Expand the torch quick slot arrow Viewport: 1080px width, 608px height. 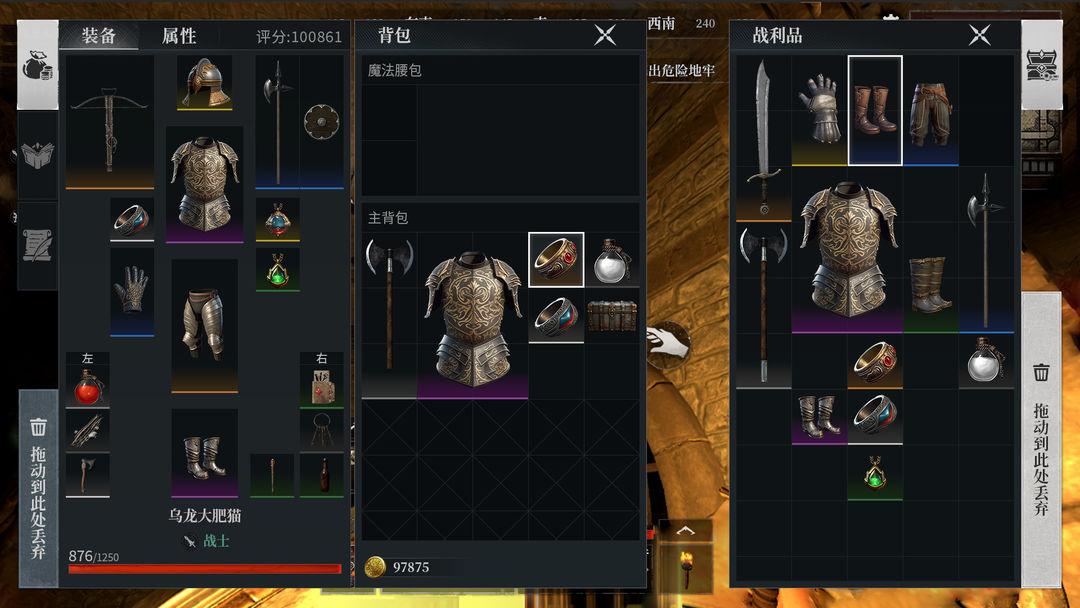pos(685,531)
